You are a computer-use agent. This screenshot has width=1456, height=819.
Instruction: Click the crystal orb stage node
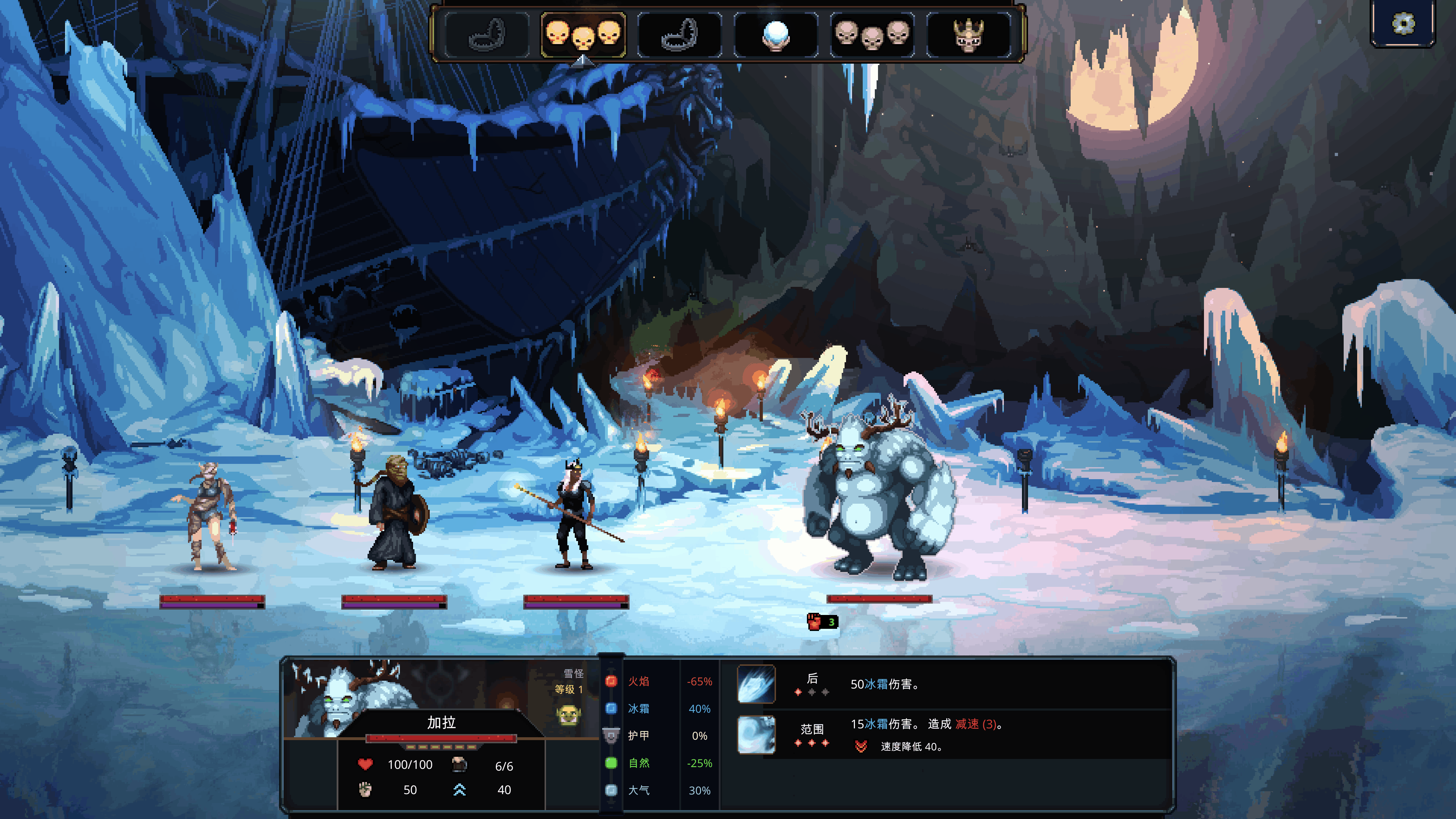point(776,34)
